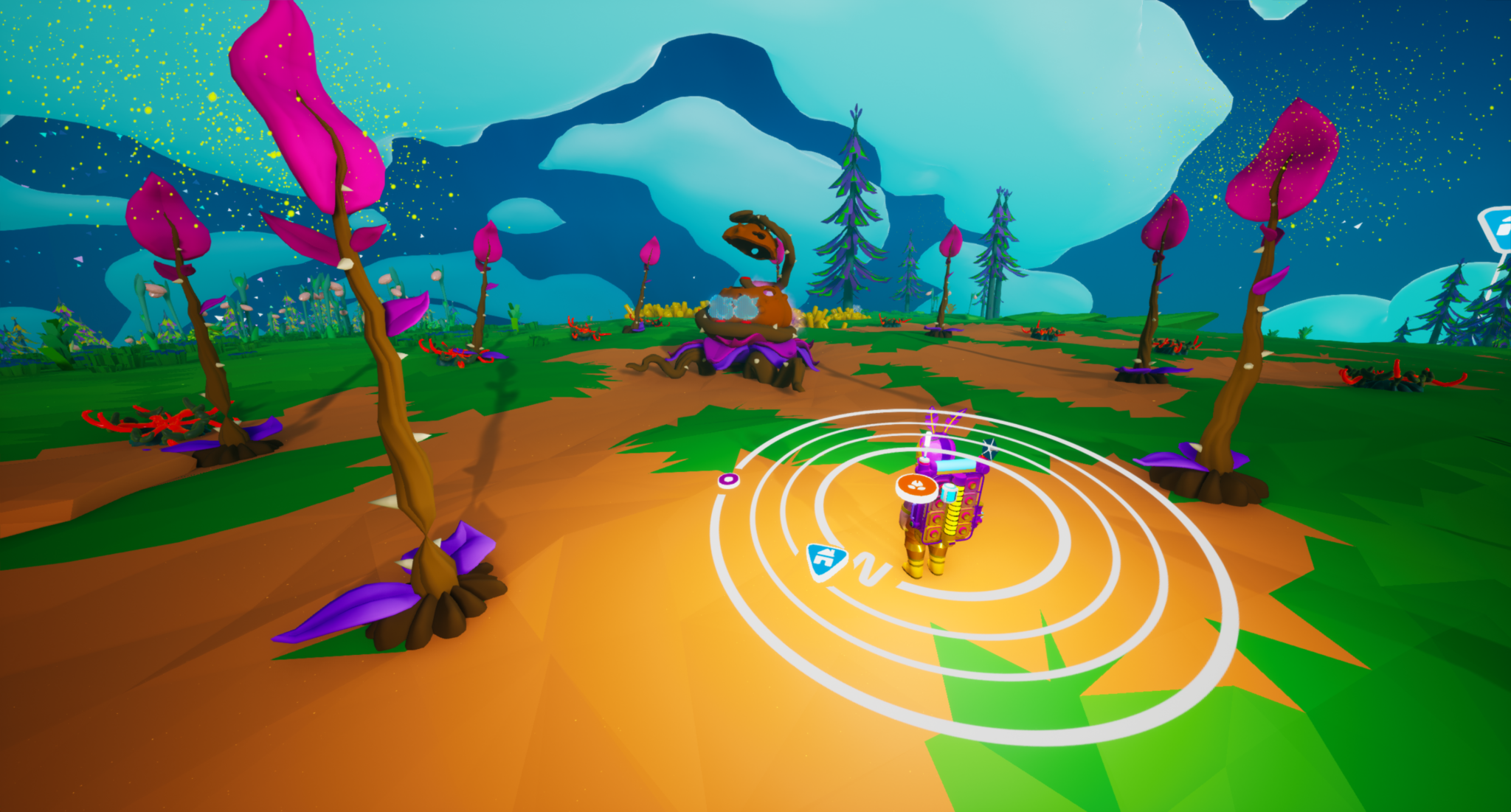
Task: Click the cyan-striped filter canister on the backpack
Action: pyautogui.click(x=949, y=493)
